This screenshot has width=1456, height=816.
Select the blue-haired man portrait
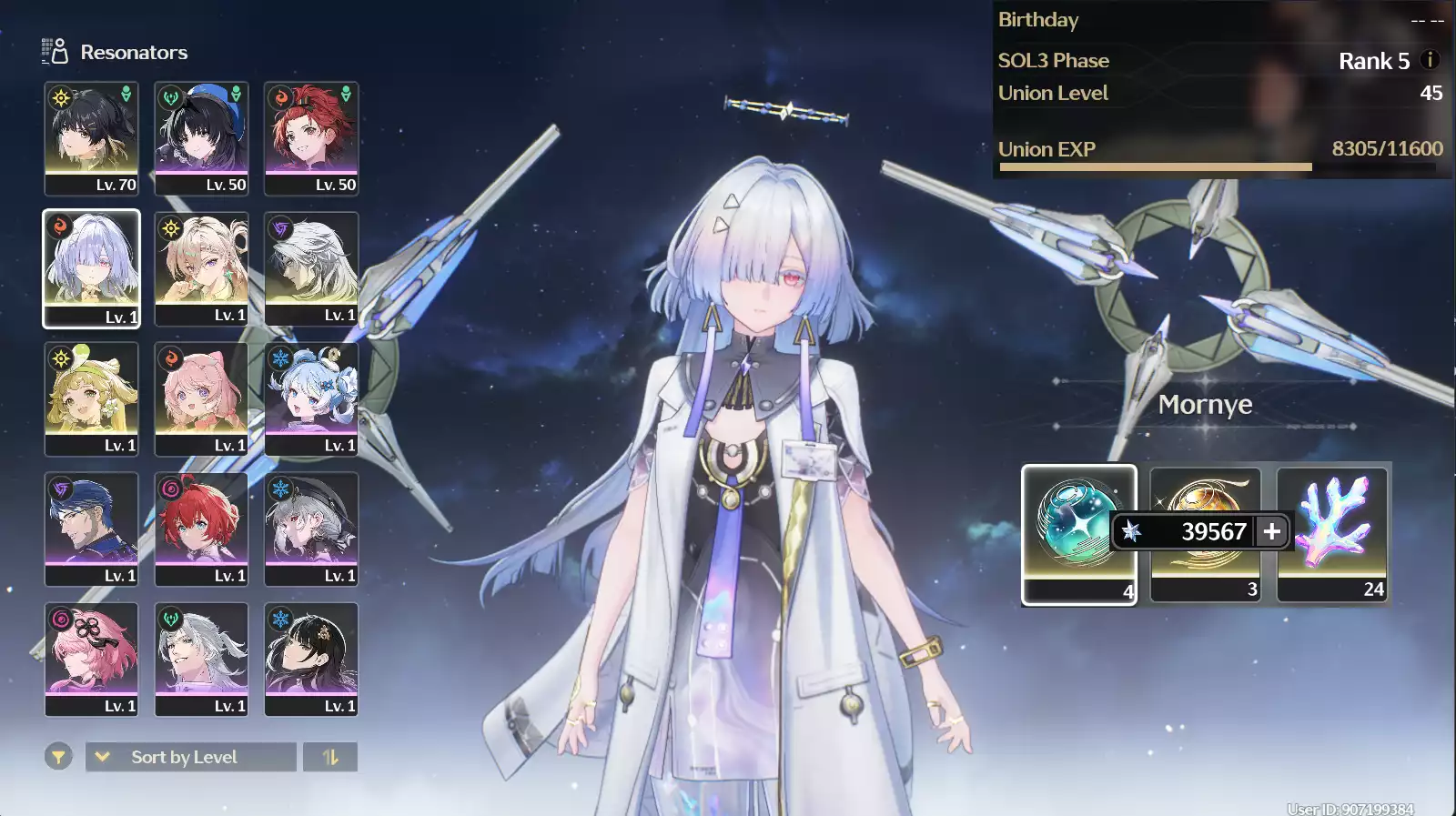click(x=91, y=529)
